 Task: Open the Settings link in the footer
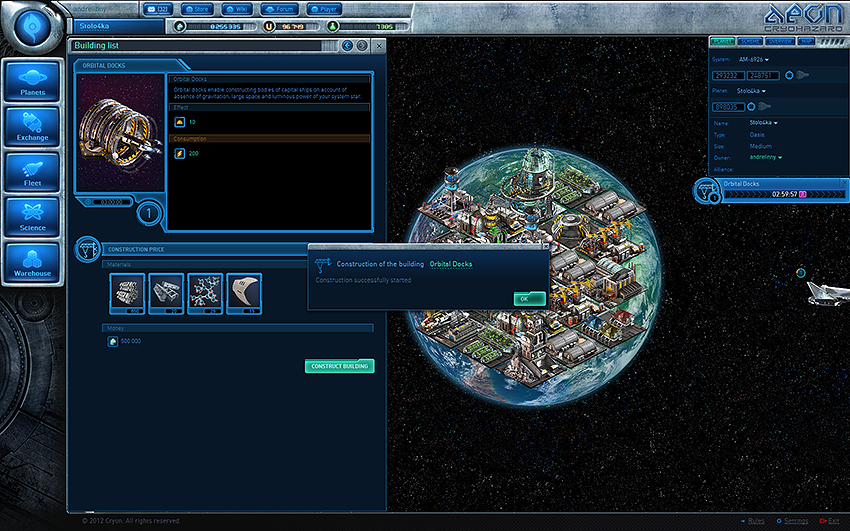pyautogui.click(x=795, y=521)
